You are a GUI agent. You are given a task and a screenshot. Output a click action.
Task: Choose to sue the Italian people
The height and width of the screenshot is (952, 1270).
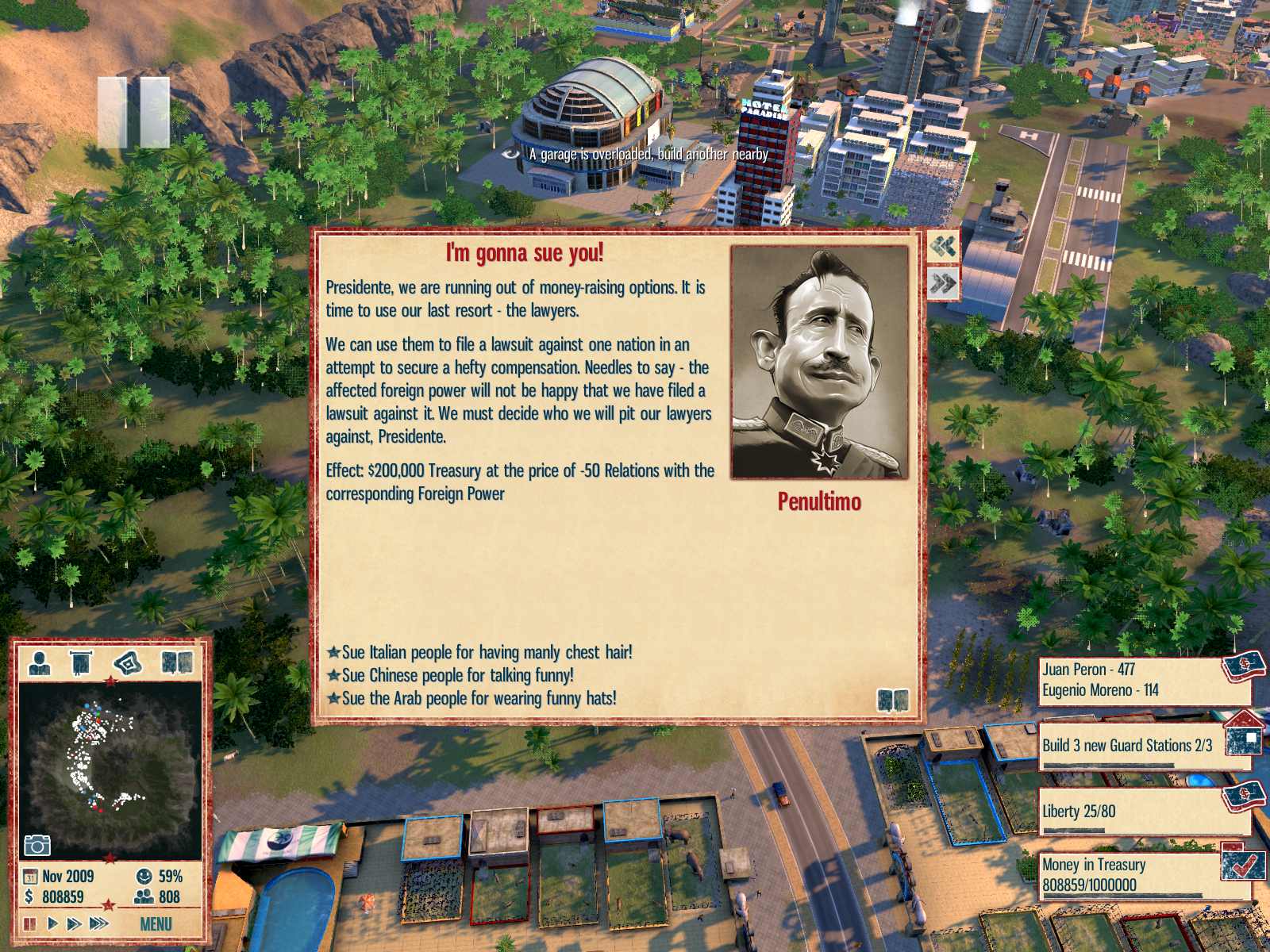(487, 652)
